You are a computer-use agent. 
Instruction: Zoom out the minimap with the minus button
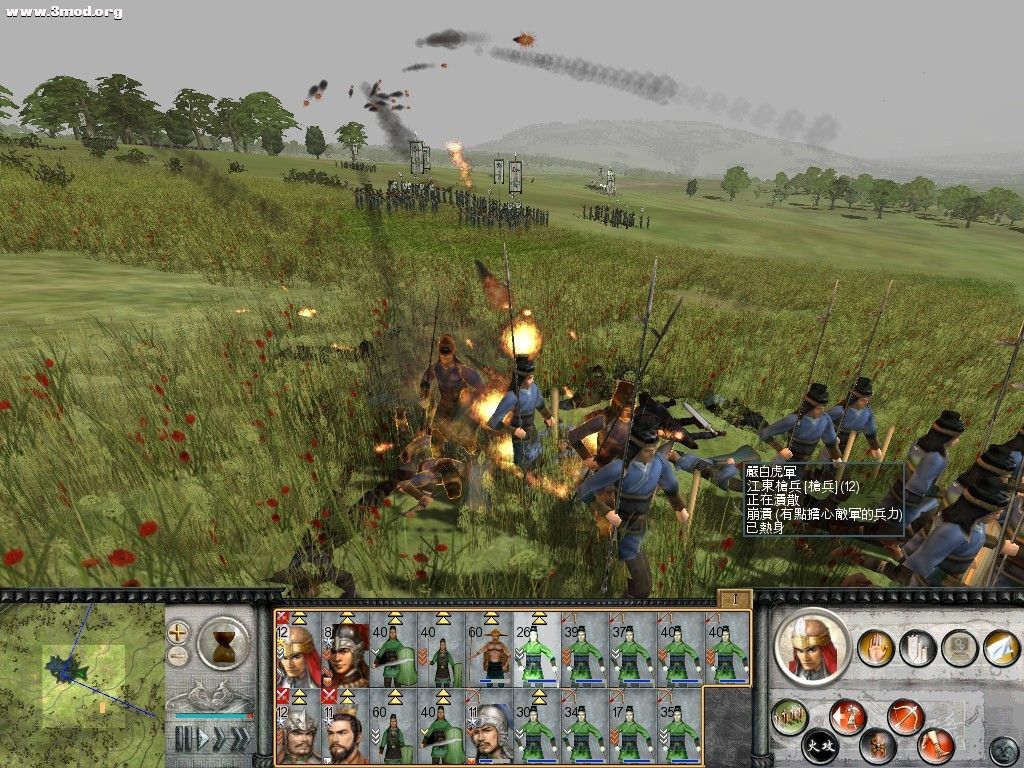pyautogui.click(x=178, y=656)
